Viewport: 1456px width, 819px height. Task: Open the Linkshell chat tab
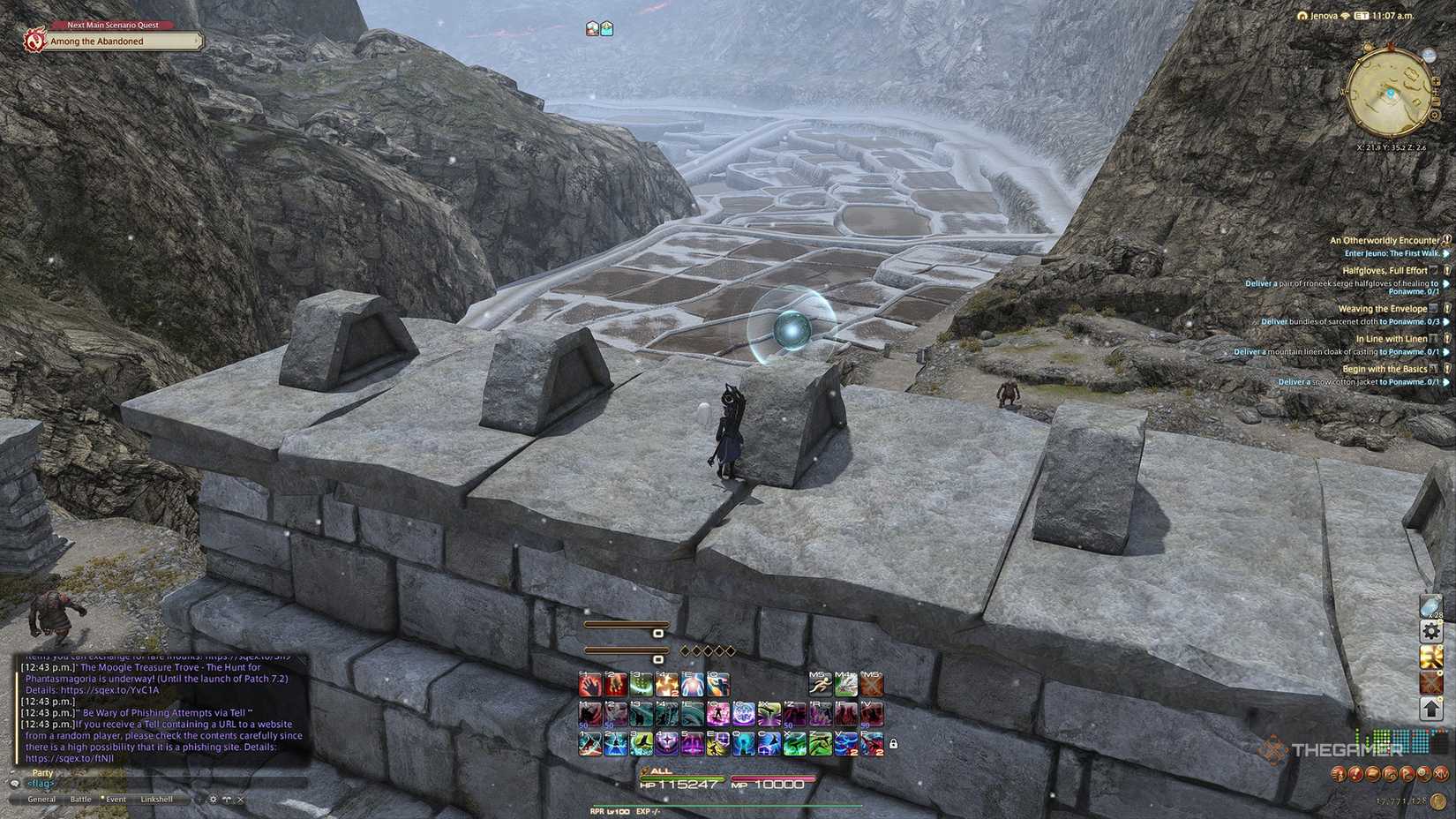point(157,798)
